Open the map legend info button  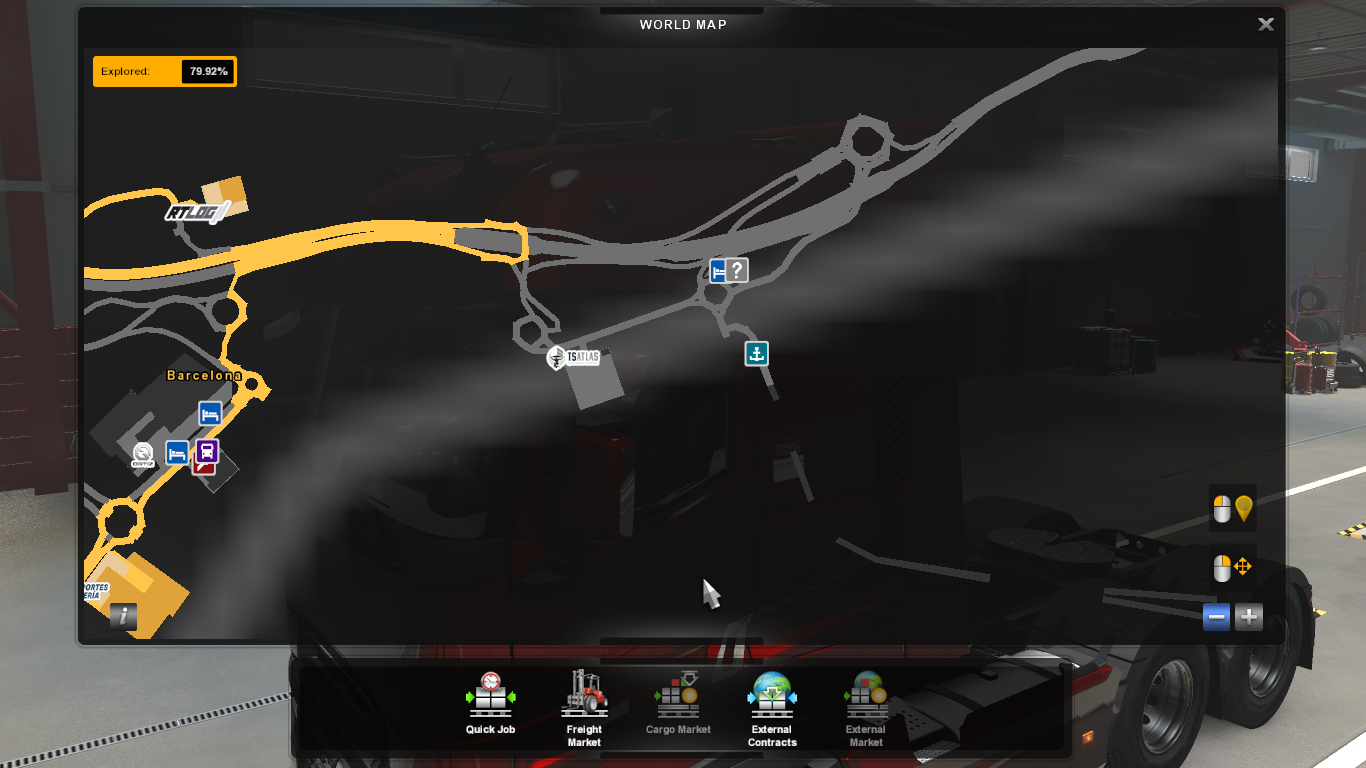click(123, 616)
